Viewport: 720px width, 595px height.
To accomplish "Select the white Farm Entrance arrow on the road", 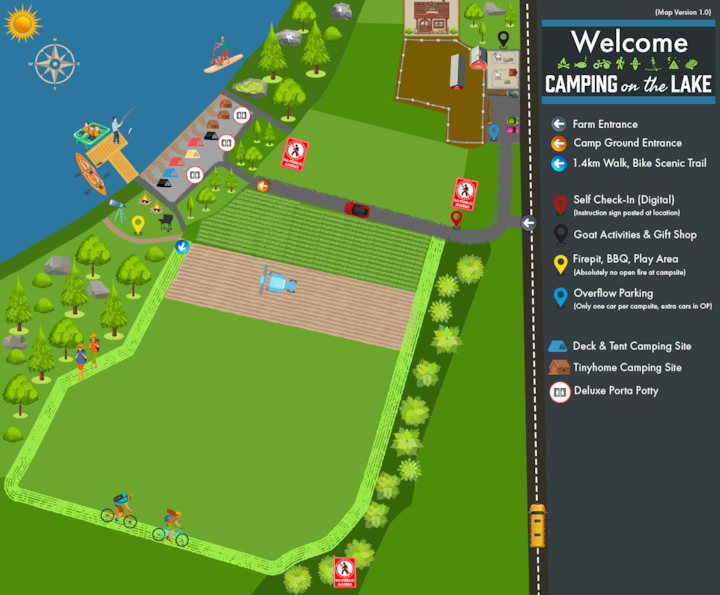I will point(528,223).
